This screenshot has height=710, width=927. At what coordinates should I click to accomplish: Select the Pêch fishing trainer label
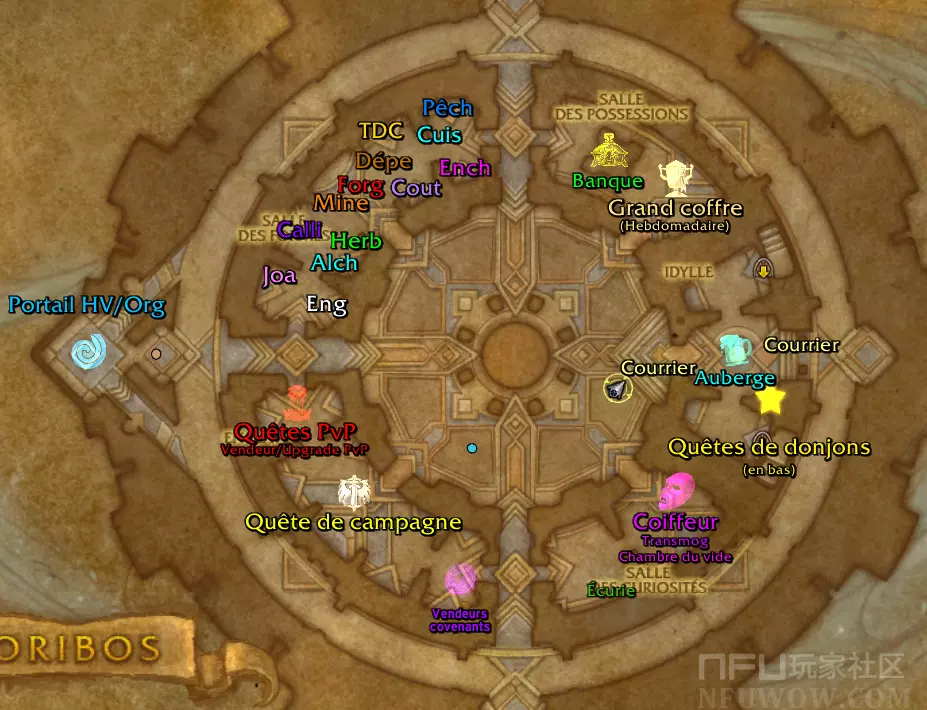447,108
